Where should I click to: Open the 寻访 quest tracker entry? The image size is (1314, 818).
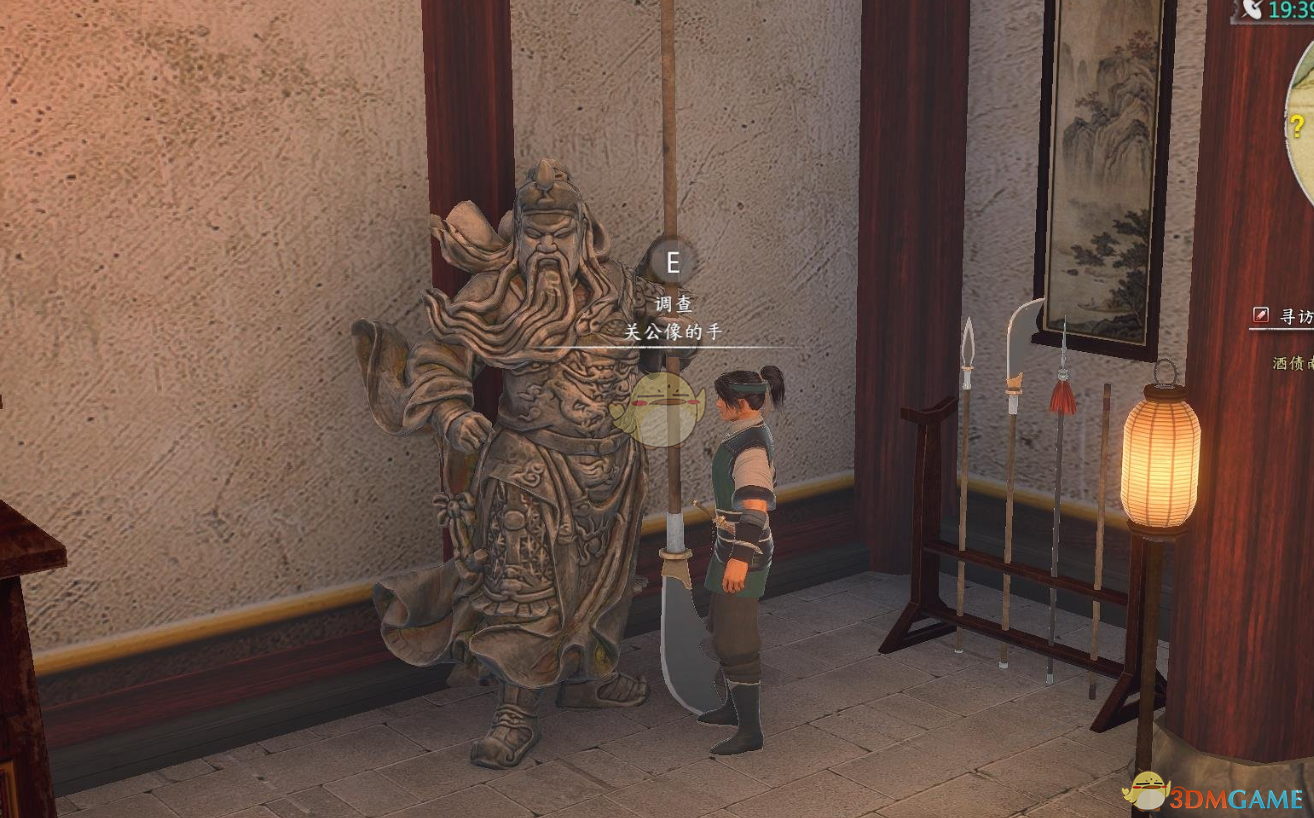pos(1294,316)
